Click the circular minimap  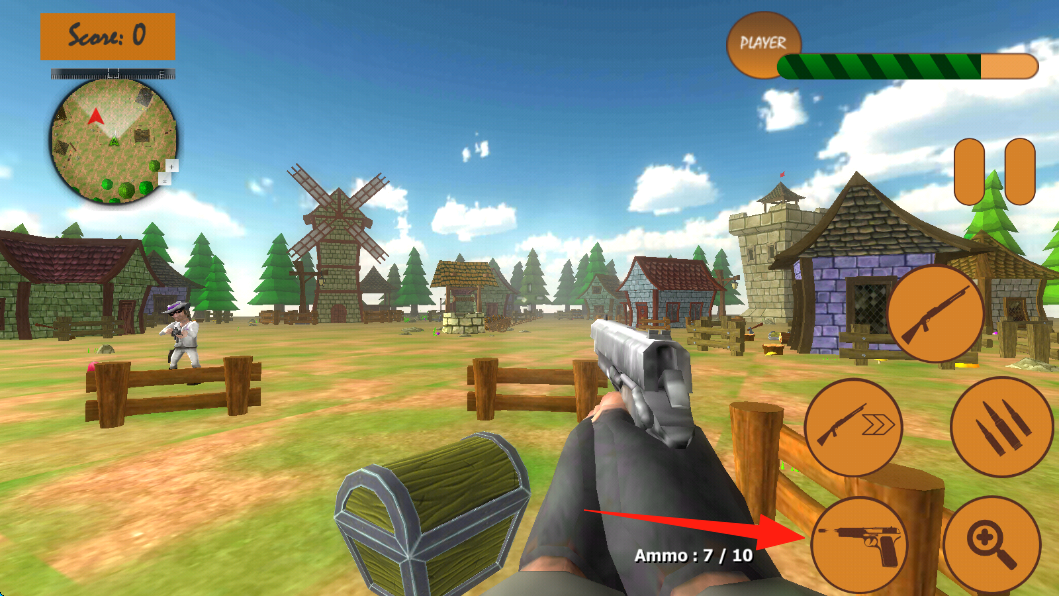(114, 141)
